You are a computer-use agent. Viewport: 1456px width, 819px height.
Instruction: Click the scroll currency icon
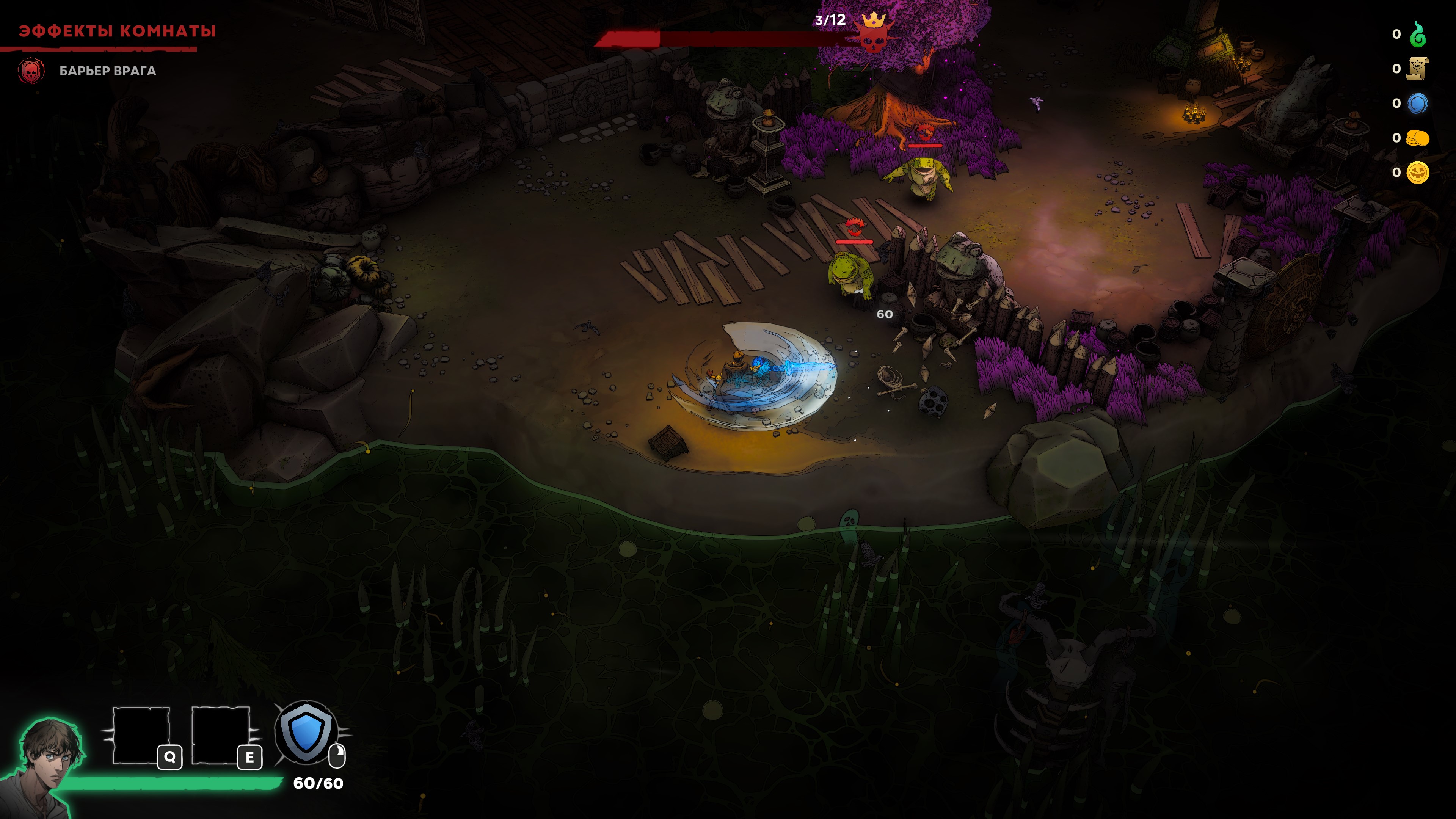click(1417, 69)
